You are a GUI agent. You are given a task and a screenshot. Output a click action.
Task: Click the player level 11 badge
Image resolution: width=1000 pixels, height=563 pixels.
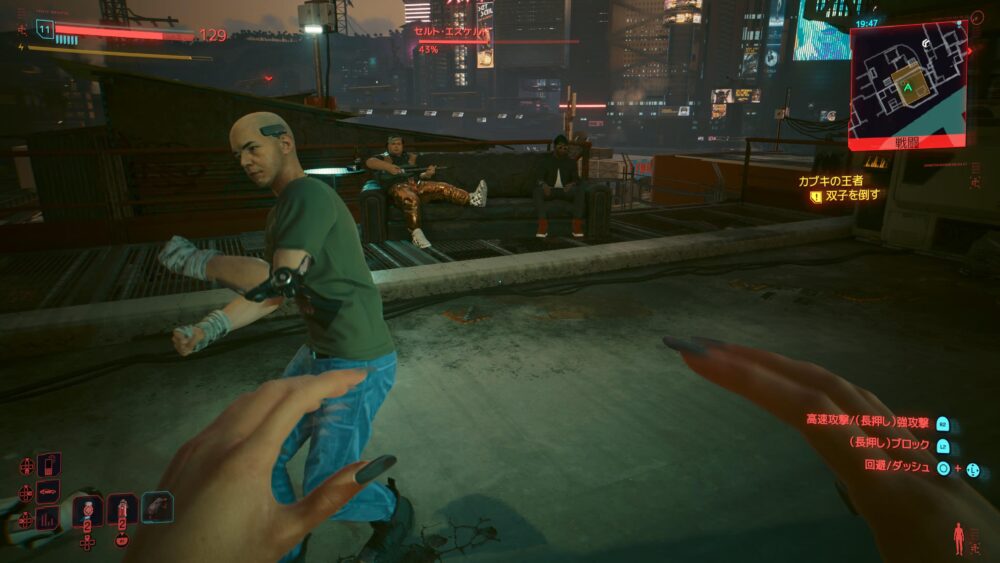pos(44,30)
